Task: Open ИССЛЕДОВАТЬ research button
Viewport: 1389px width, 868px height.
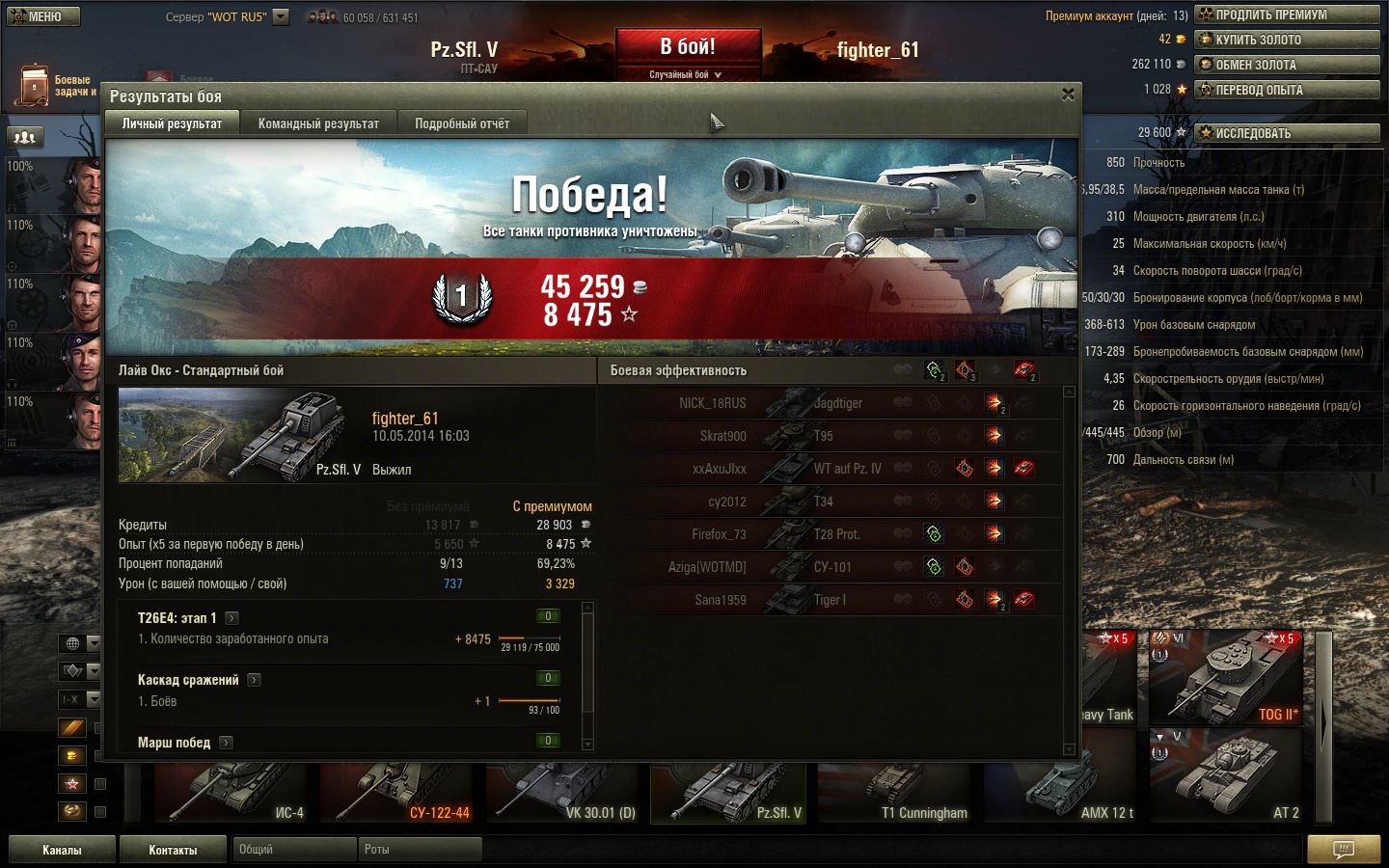Action: 1287,133
